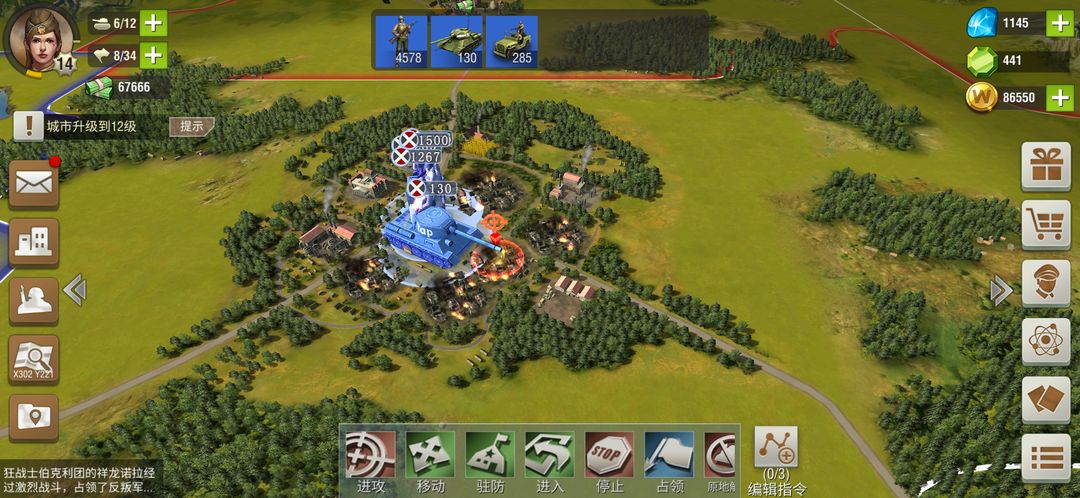
Task: Select the jeep unit card with 285
Action: [512, 41]
